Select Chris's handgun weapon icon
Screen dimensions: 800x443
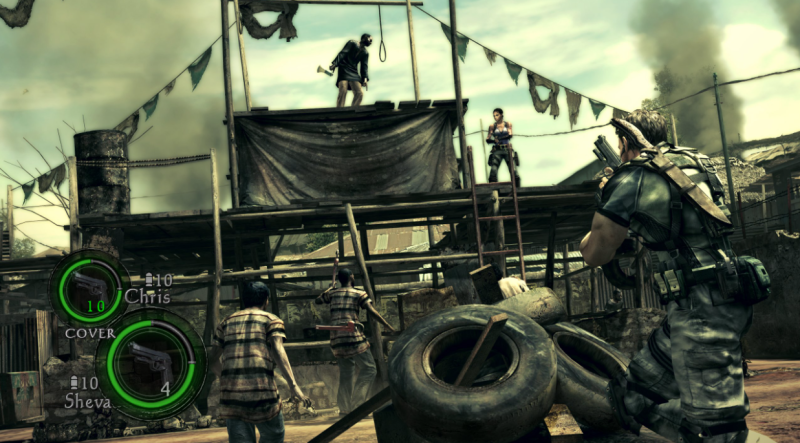click(90, 285)
